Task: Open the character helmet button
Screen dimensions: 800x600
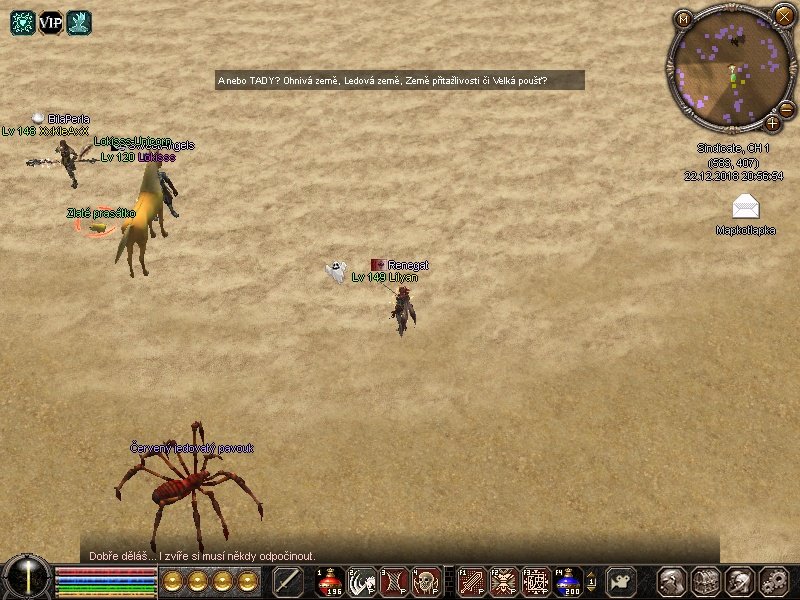Action: coord(672,581)
